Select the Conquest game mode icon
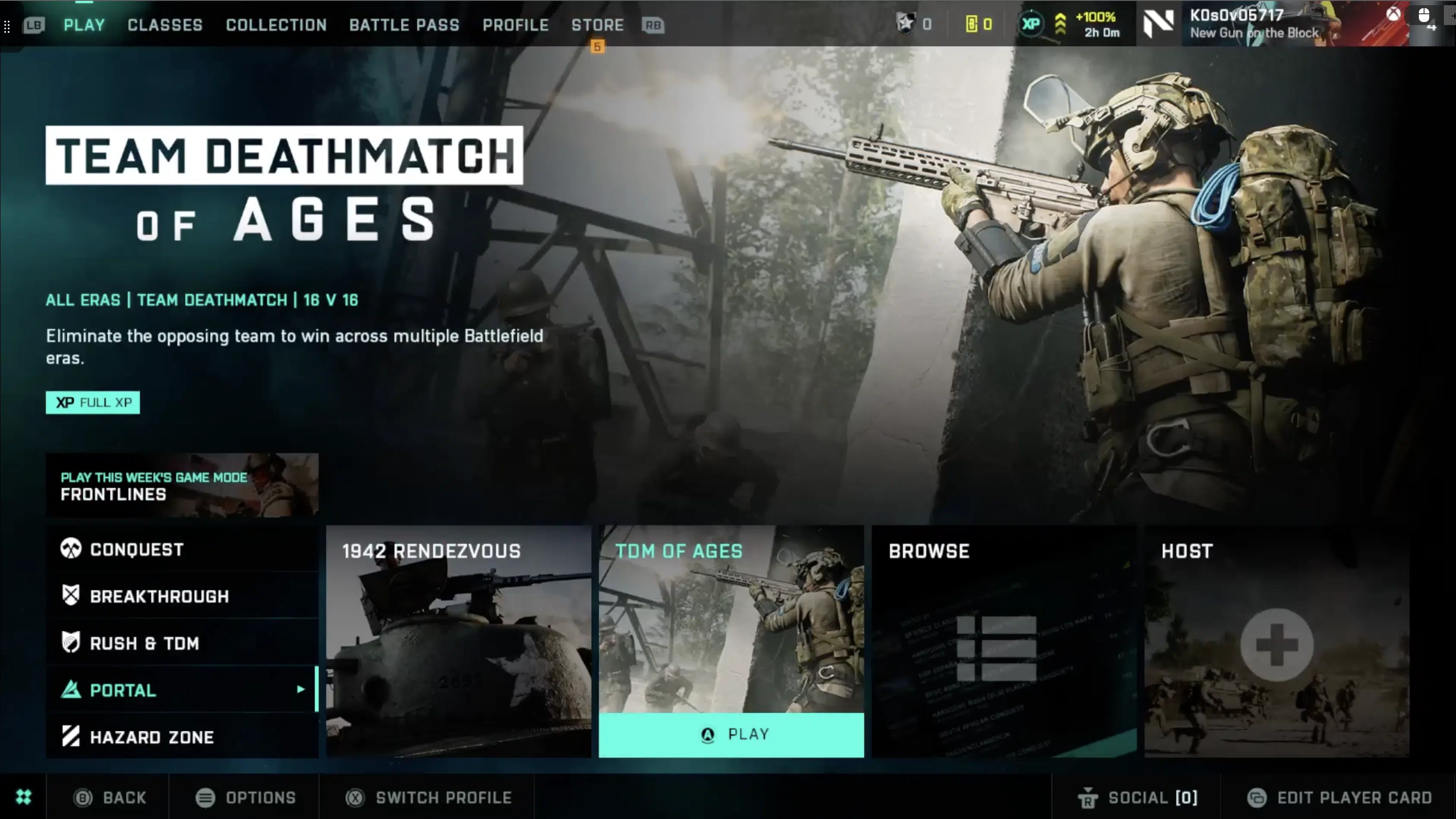This screenshot has height=819, width=1456. (x=71, y=549)
